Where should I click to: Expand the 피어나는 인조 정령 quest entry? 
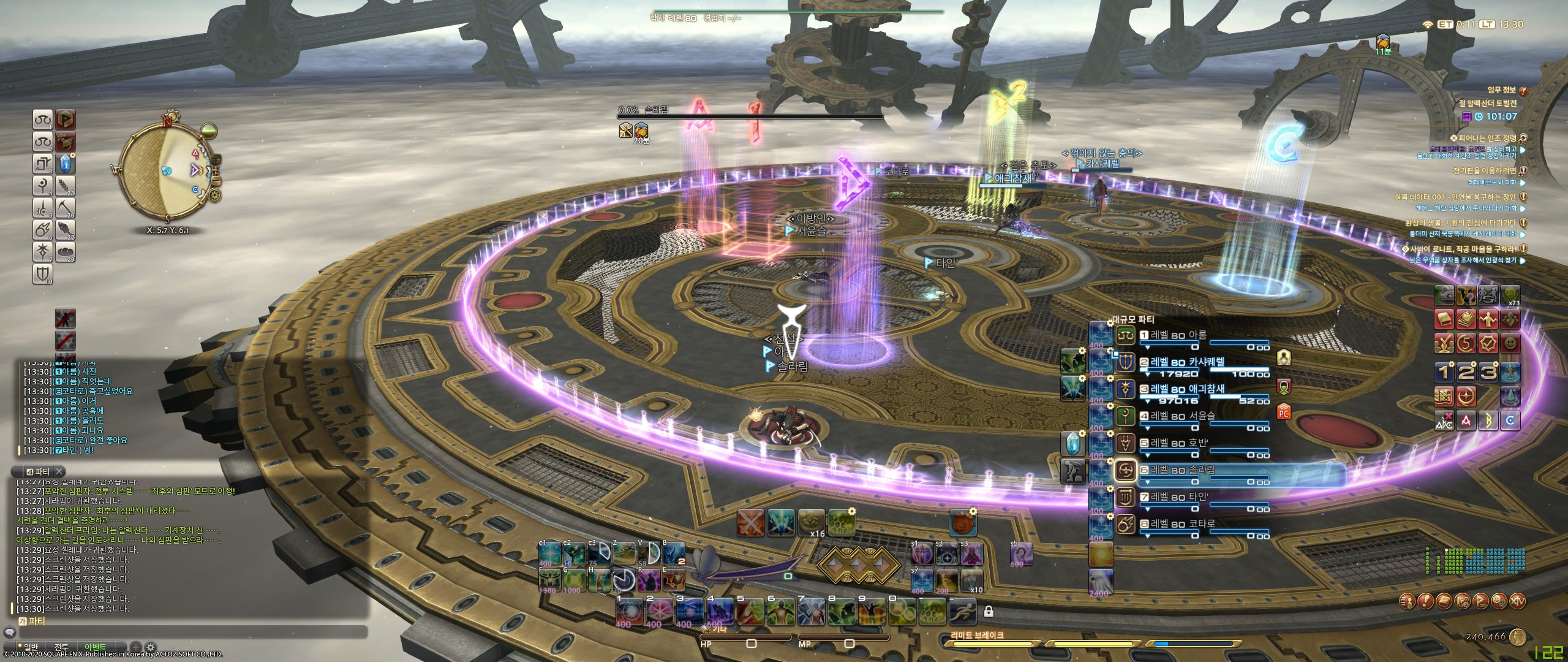tap(1524, 139)
